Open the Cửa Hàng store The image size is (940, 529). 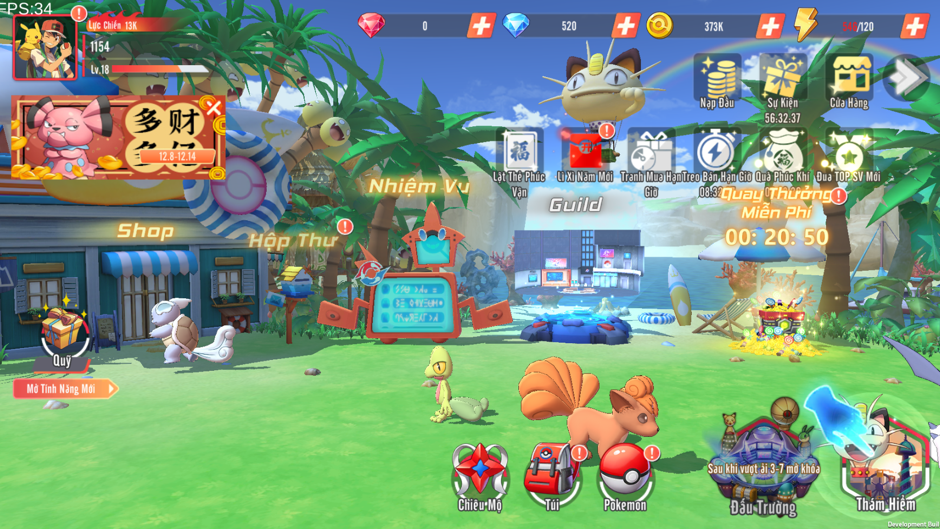coord(849,80)
